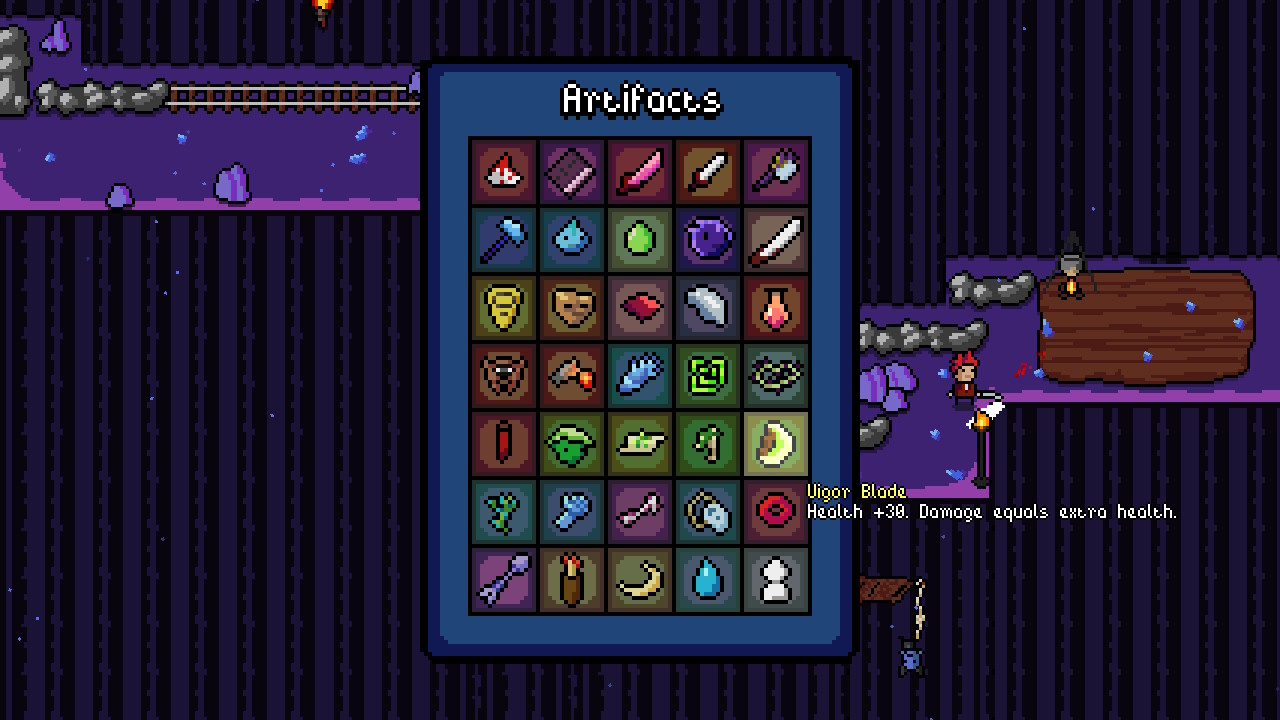The height and width of the screenshot is (720, 1280).
Task: Select the bloody pink dagger artifact
Action: [x=639, y=171]
